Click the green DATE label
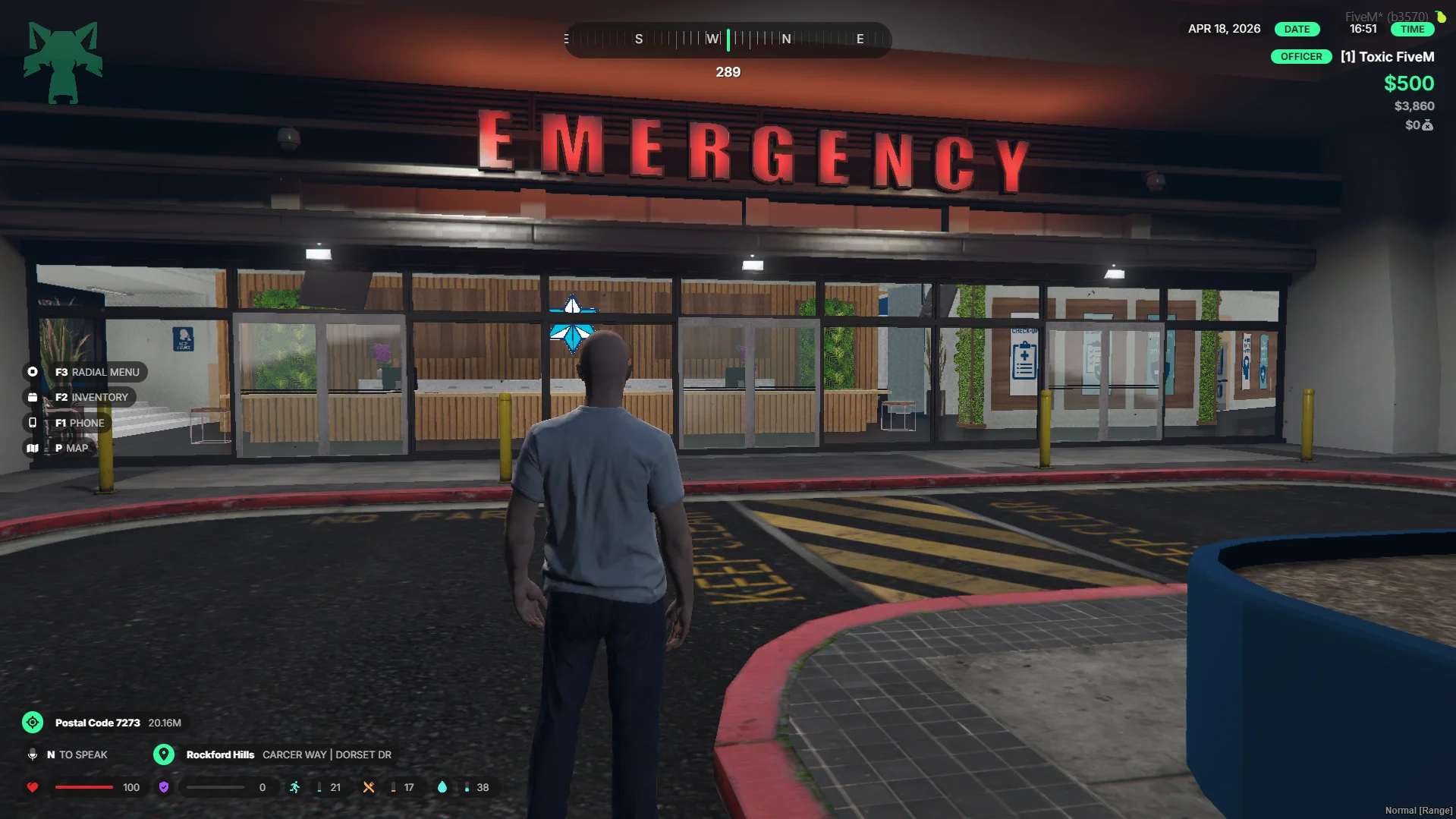 point(1297,29)
